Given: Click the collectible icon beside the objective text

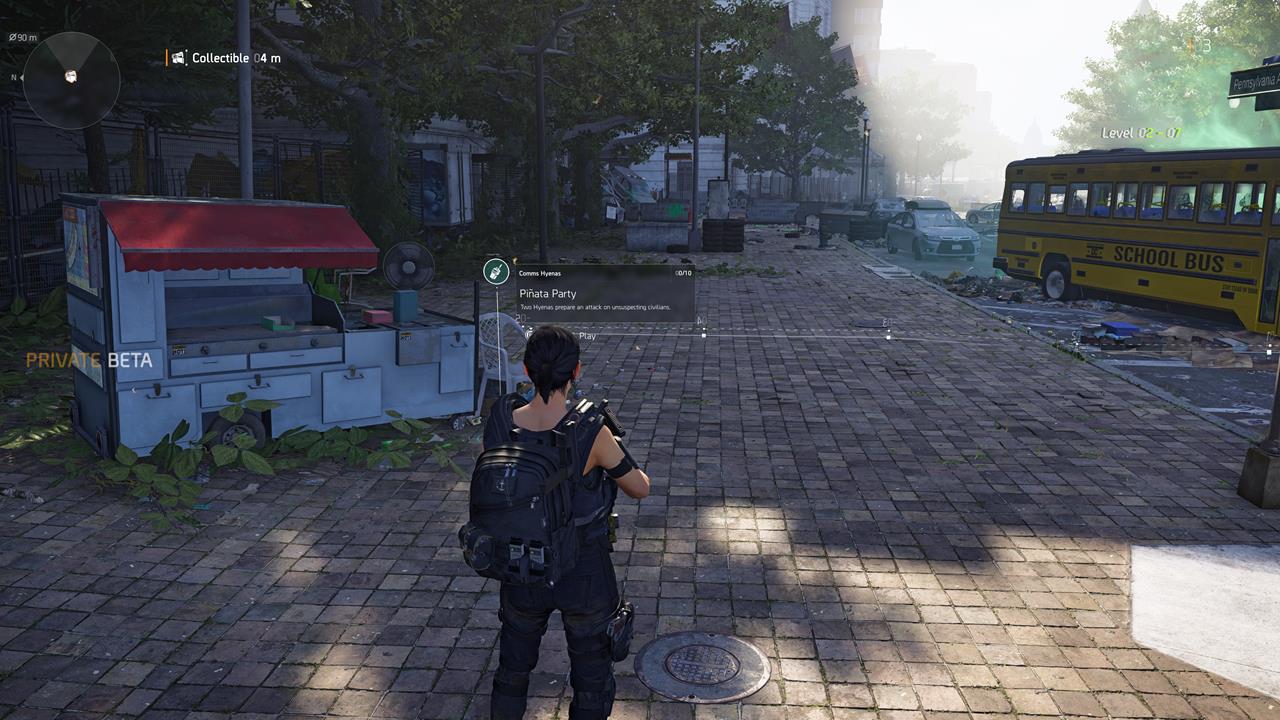Looking at the screenshot, I should (176, 57).
